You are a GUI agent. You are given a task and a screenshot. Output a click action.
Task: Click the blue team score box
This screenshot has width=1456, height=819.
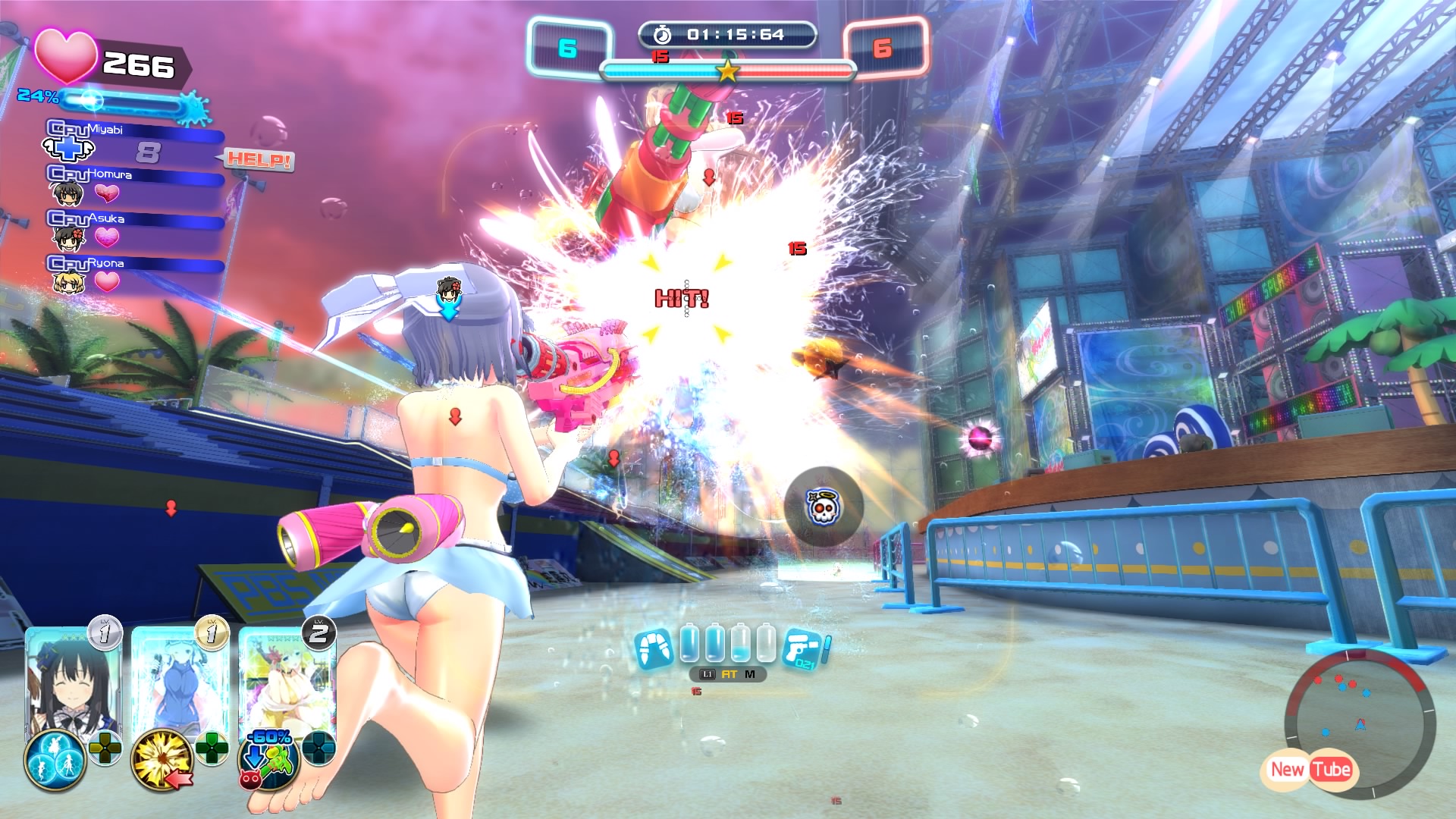569,49
